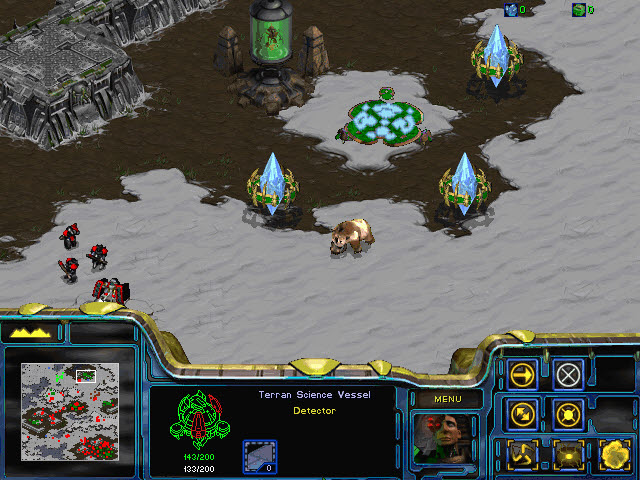Choose the Stop command icon

click(569, 375)
